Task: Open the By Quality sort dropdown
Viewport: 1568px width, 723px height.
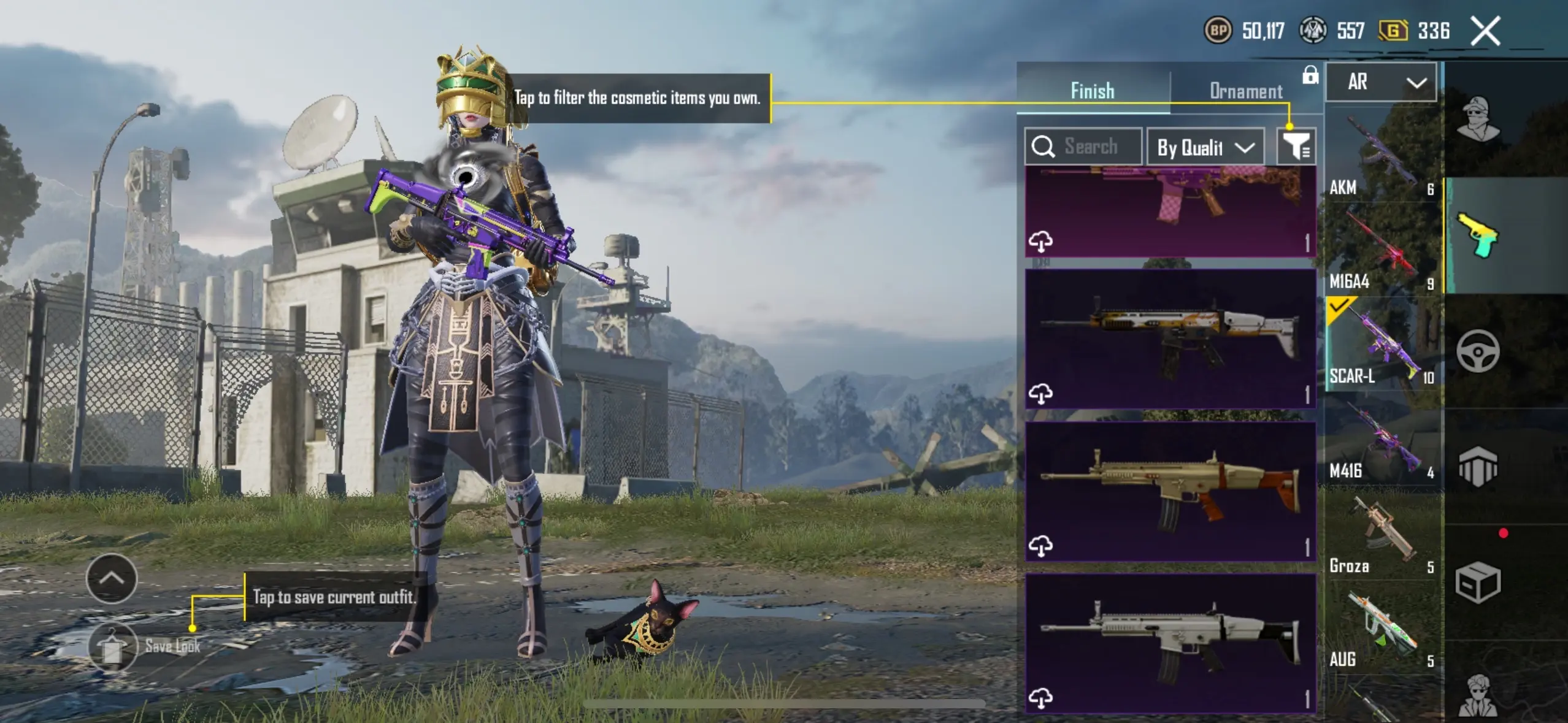Action: 1205,147
